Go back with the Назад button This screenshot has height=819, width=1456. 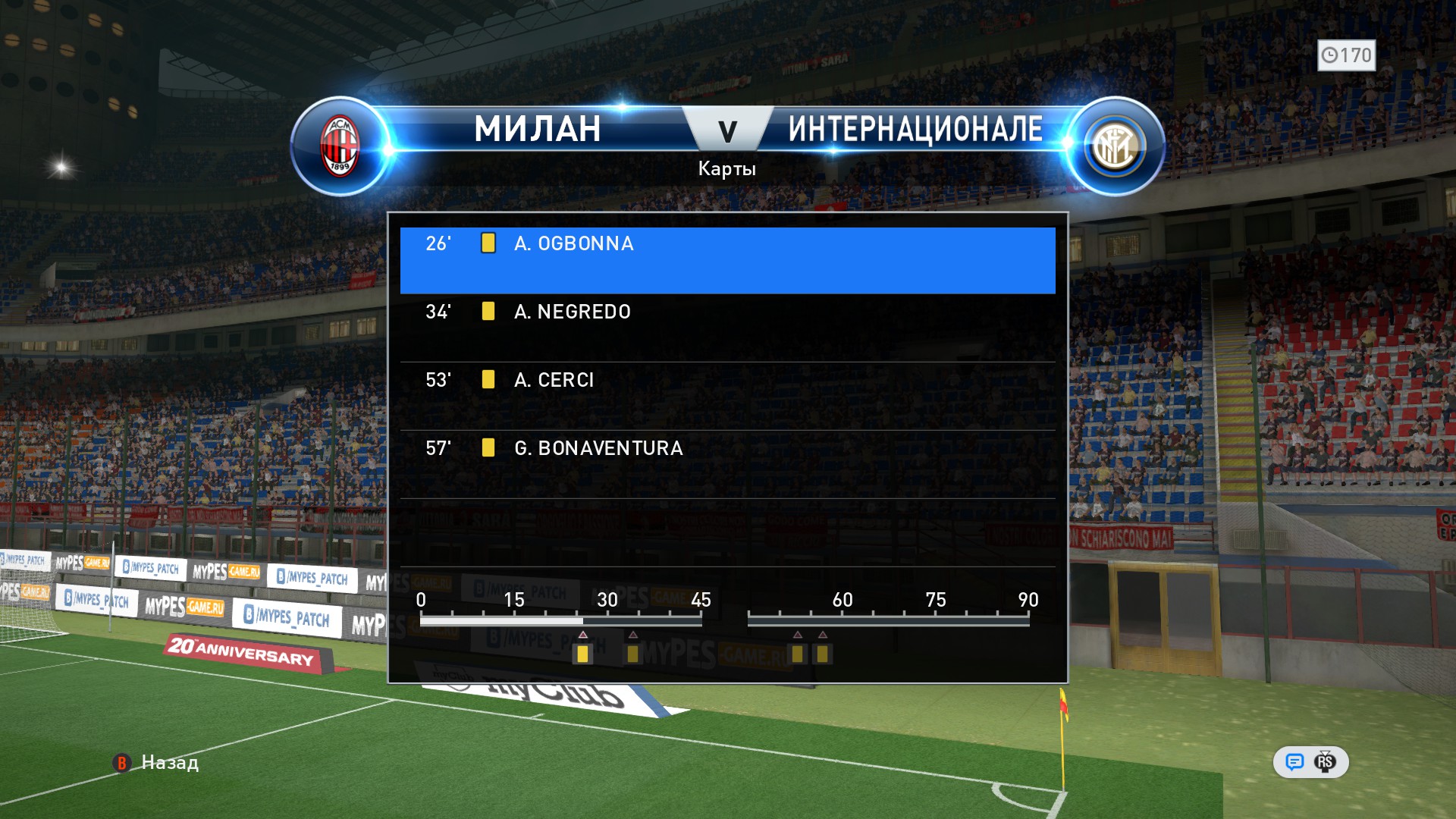(x=158, y=762)
